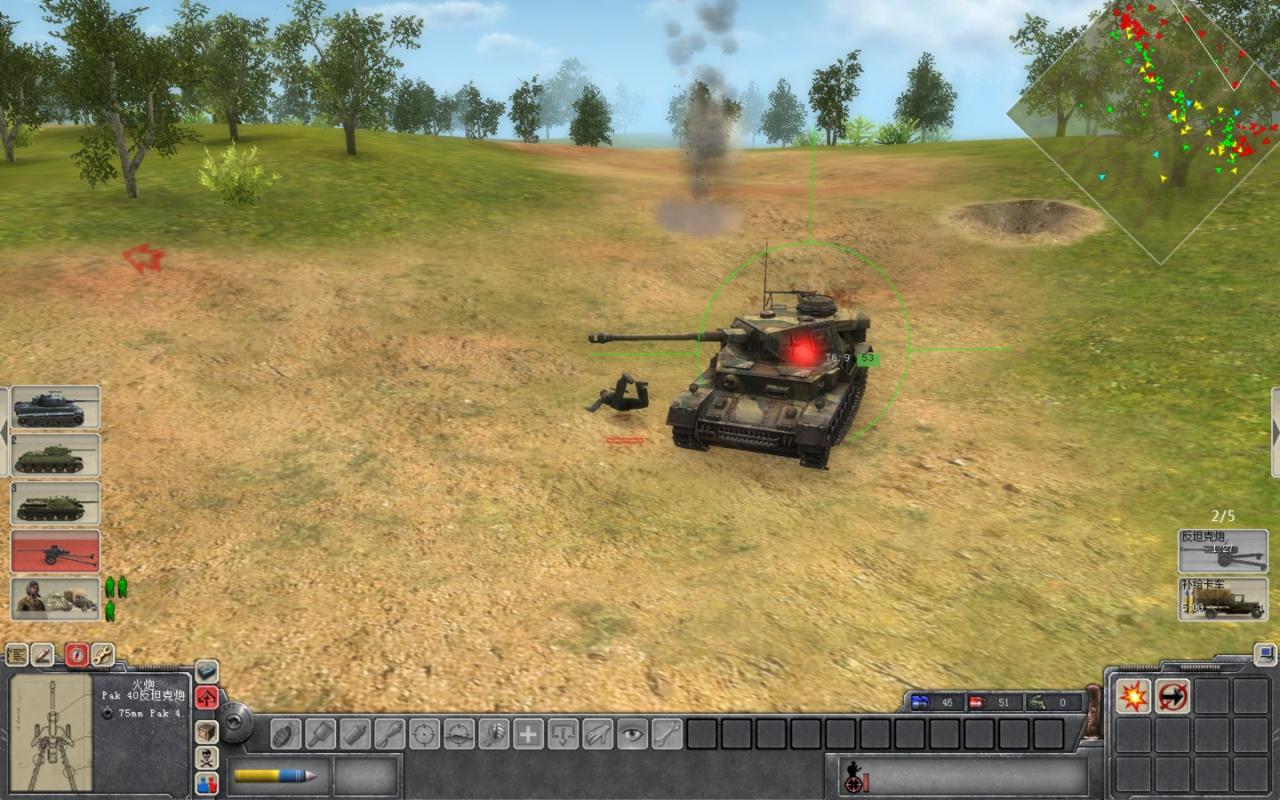The height and width of the screenshot is (800, 1280).
Task: Expand the inventory grid with the small monitor icon
Action: (x=1264, y=652)
